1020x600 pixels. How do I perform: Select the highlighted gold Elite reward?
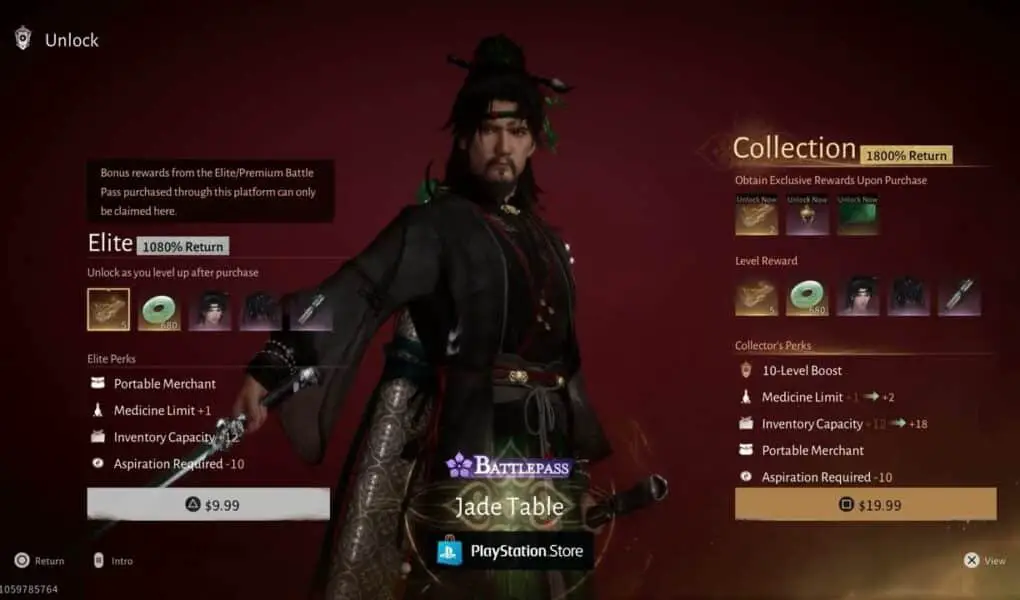point(108,310)
